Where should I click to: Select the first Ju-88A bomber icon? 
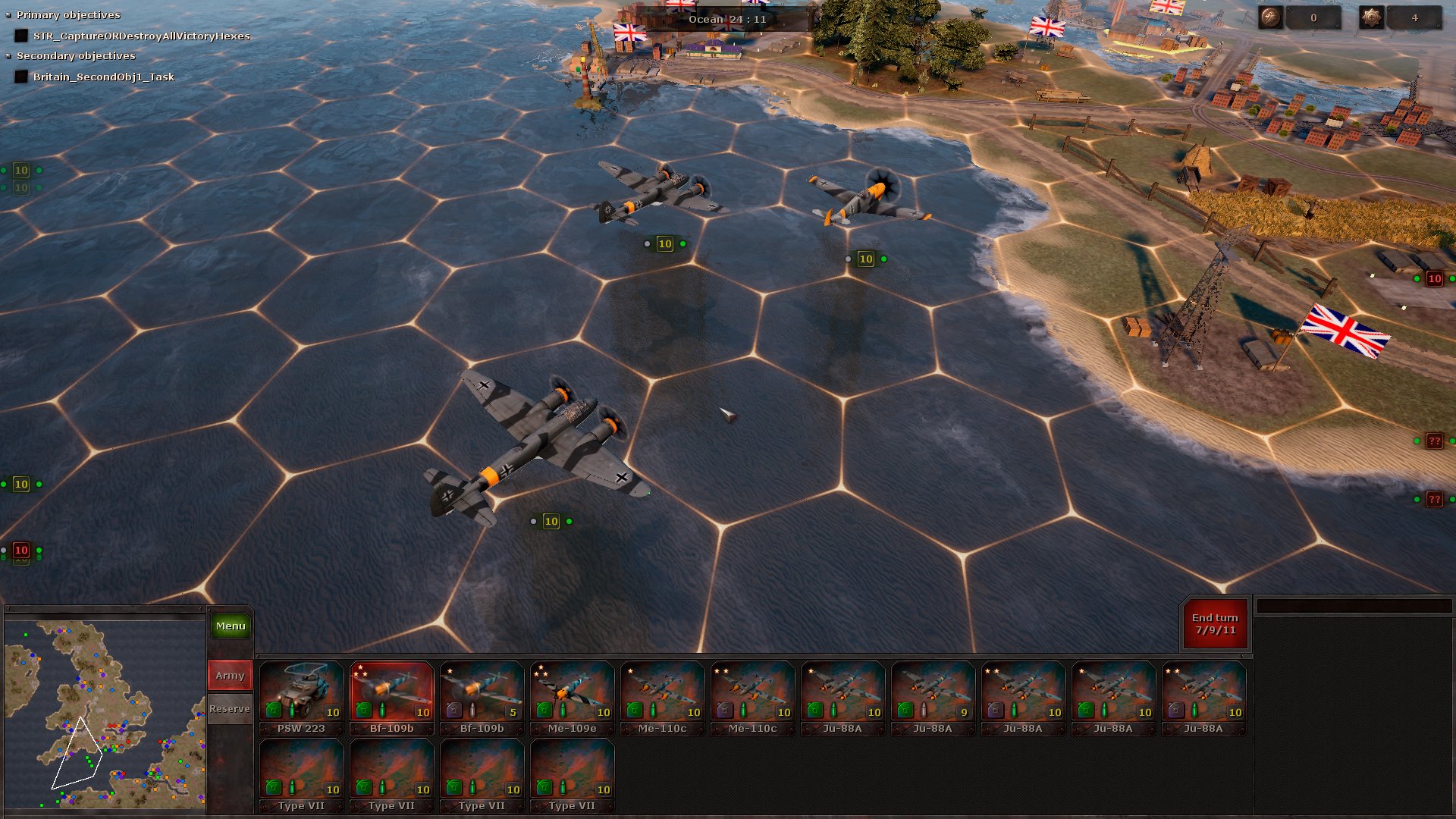click(842, 695)
